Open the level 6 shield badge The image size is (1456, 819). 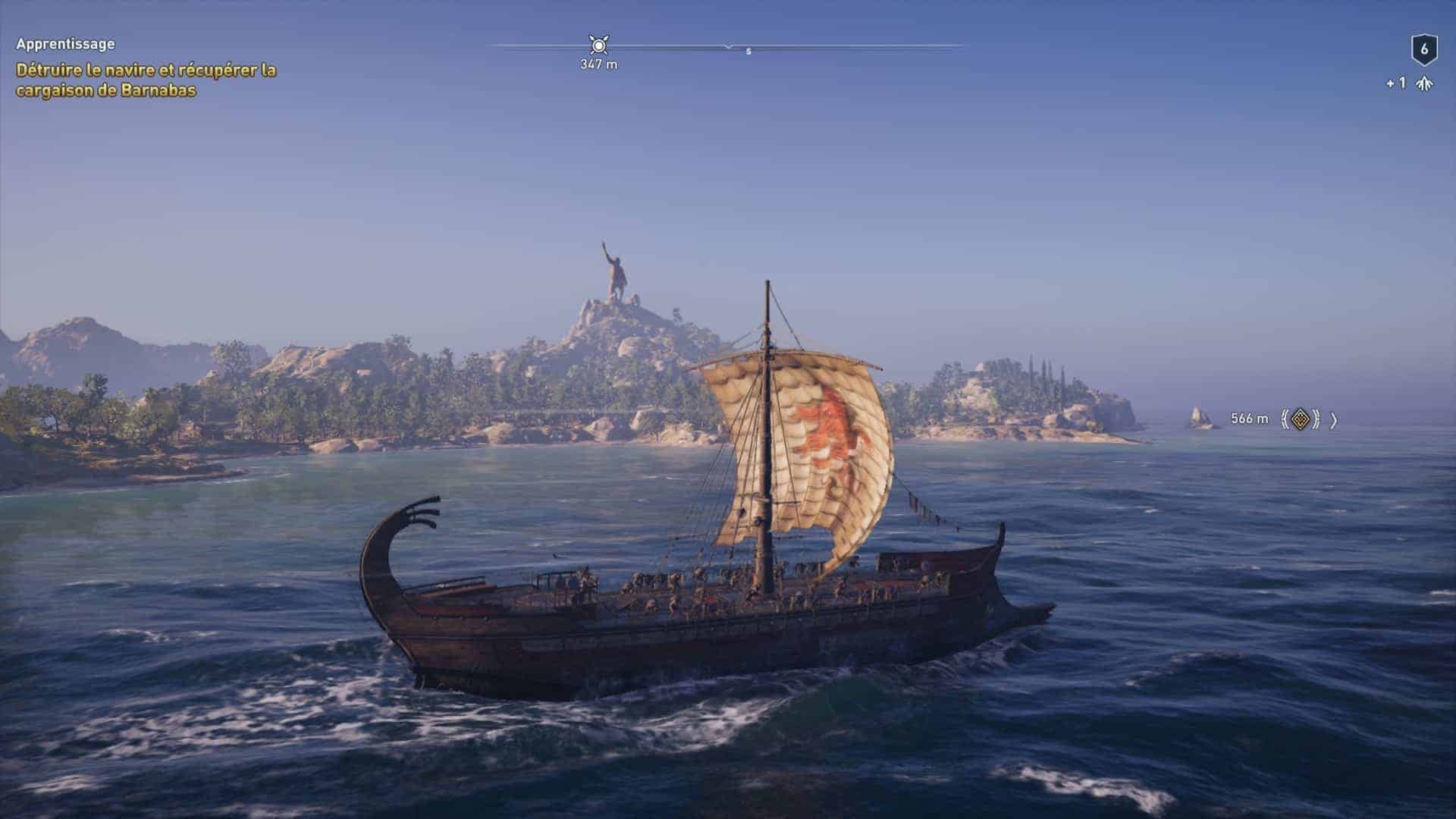(x=1423, y=50)
